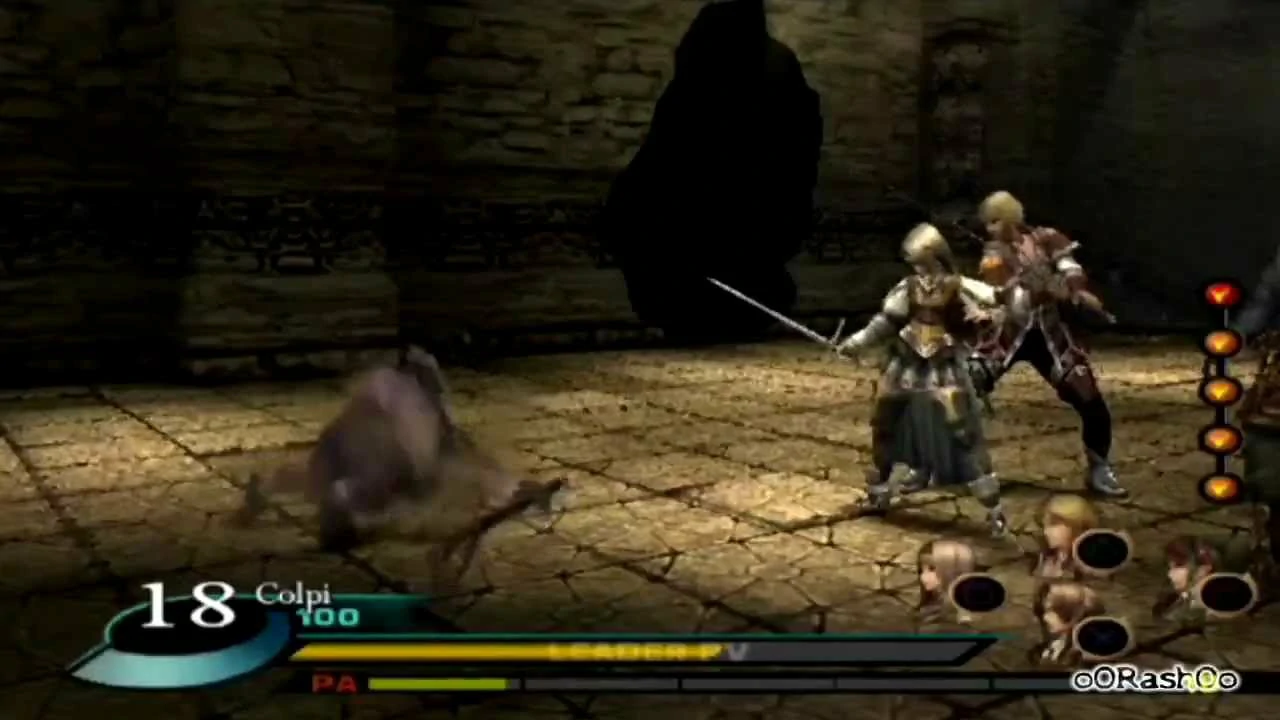Expand the hit counter display panel

185,605
